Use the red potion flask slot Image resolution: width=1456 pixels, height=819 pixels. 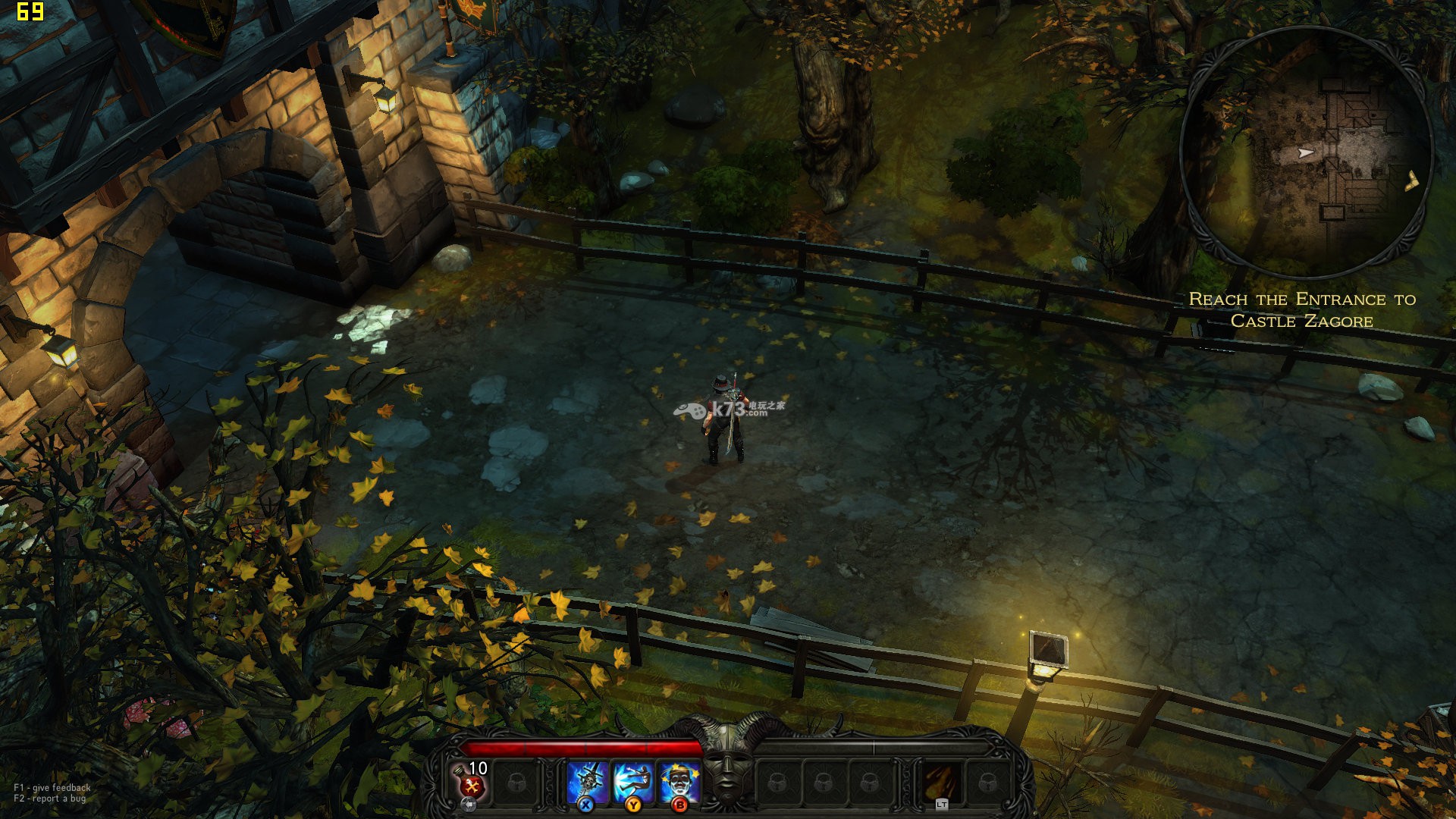(470, 781)
